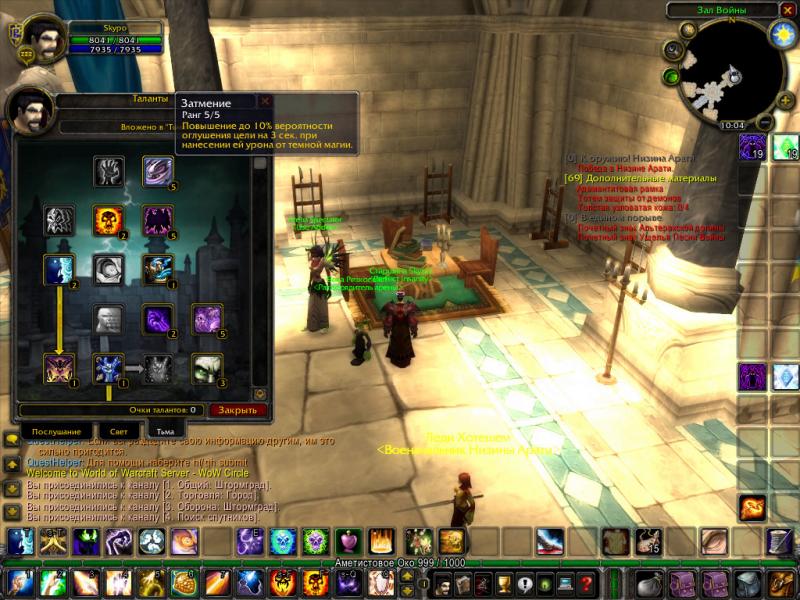800x600 pixels.
Task: Click the green tracking orb beside minimap
Action: (x=671, y=76)
